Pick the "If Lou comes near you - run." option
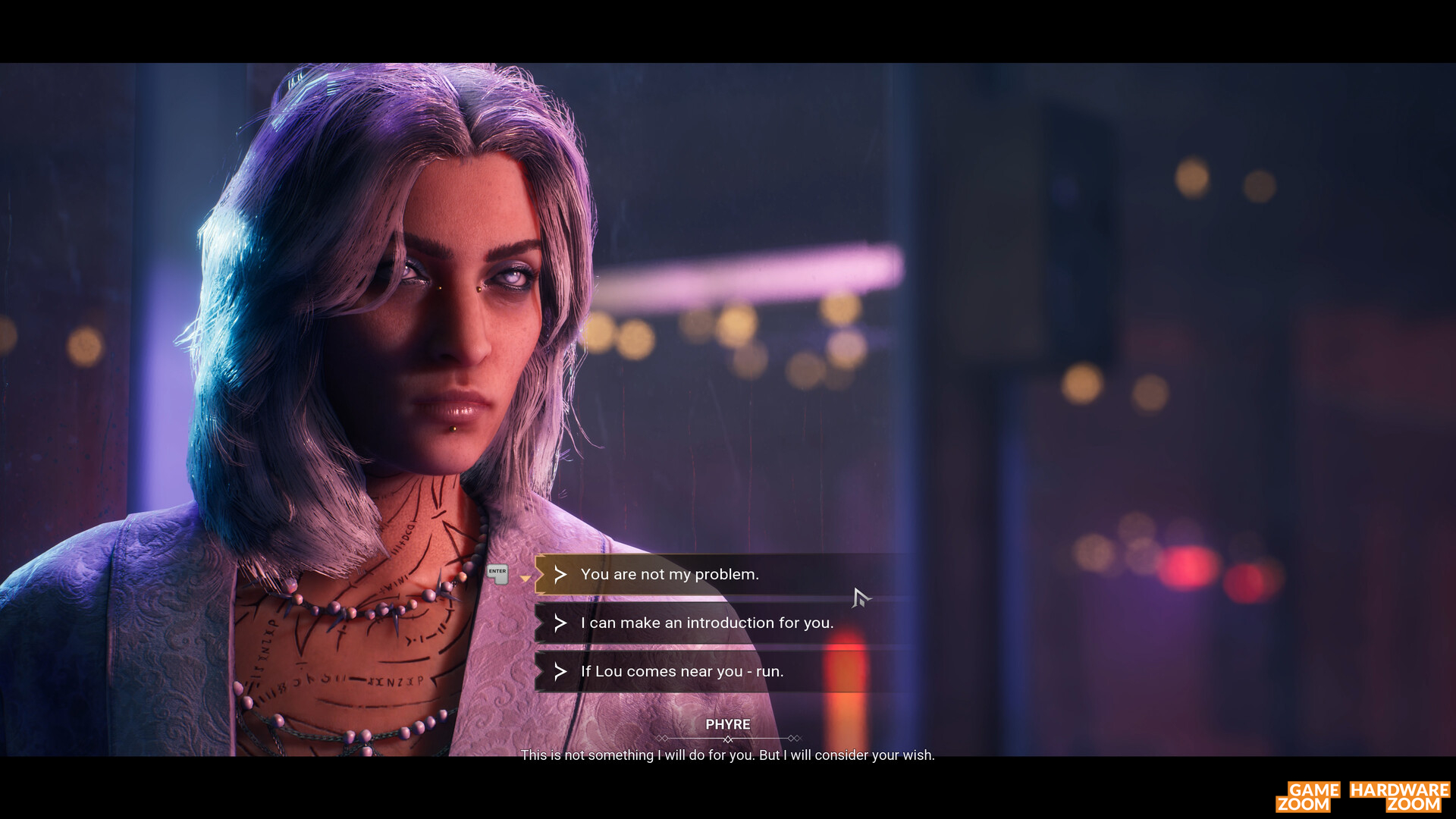Screen dimensions: 1456x819 tap(682, 671)
